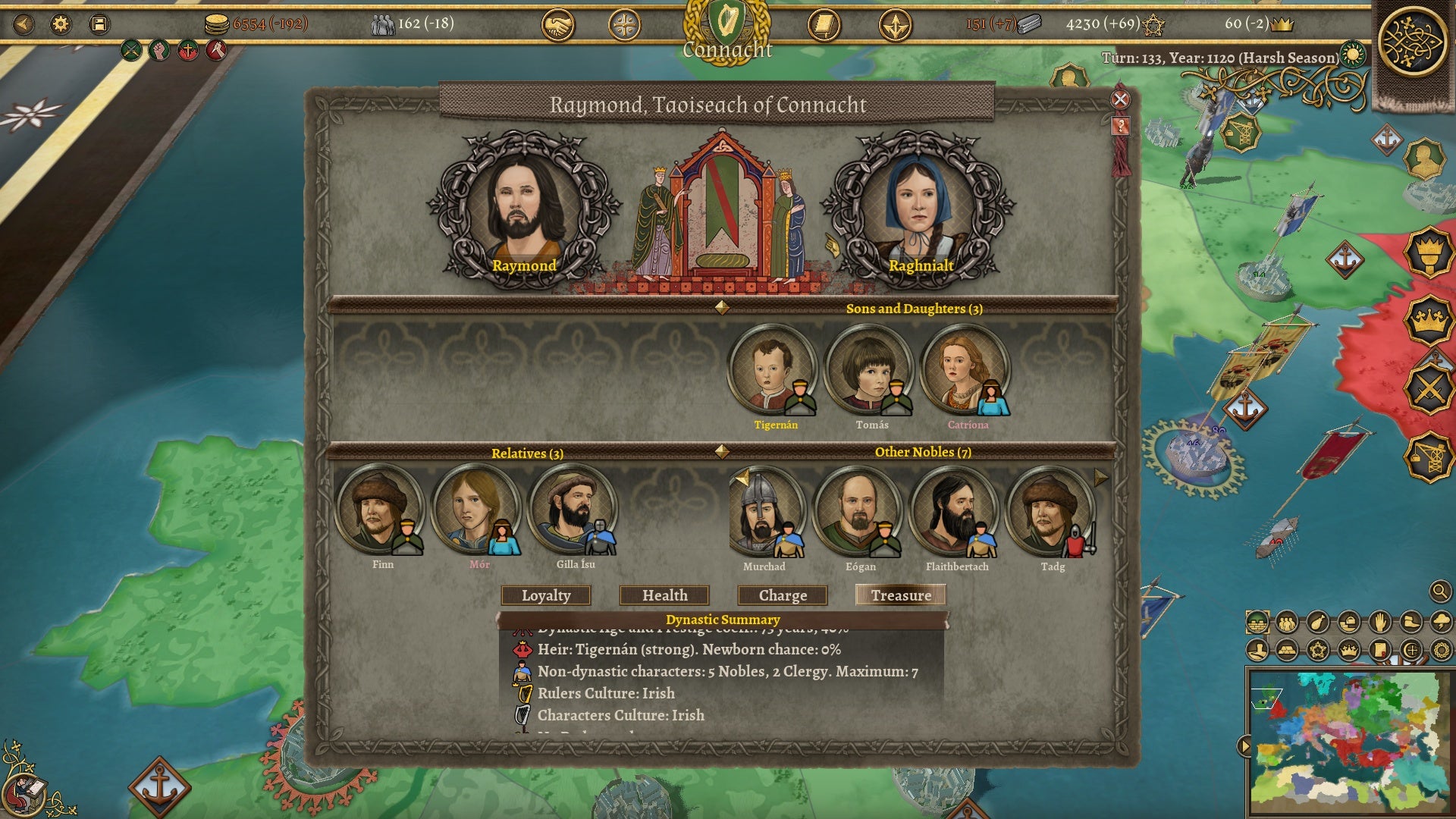Select relative Finn's portrait
The height and width of the screenshot is (819, 1456).
pyautogui.click(x=378, y=509)
